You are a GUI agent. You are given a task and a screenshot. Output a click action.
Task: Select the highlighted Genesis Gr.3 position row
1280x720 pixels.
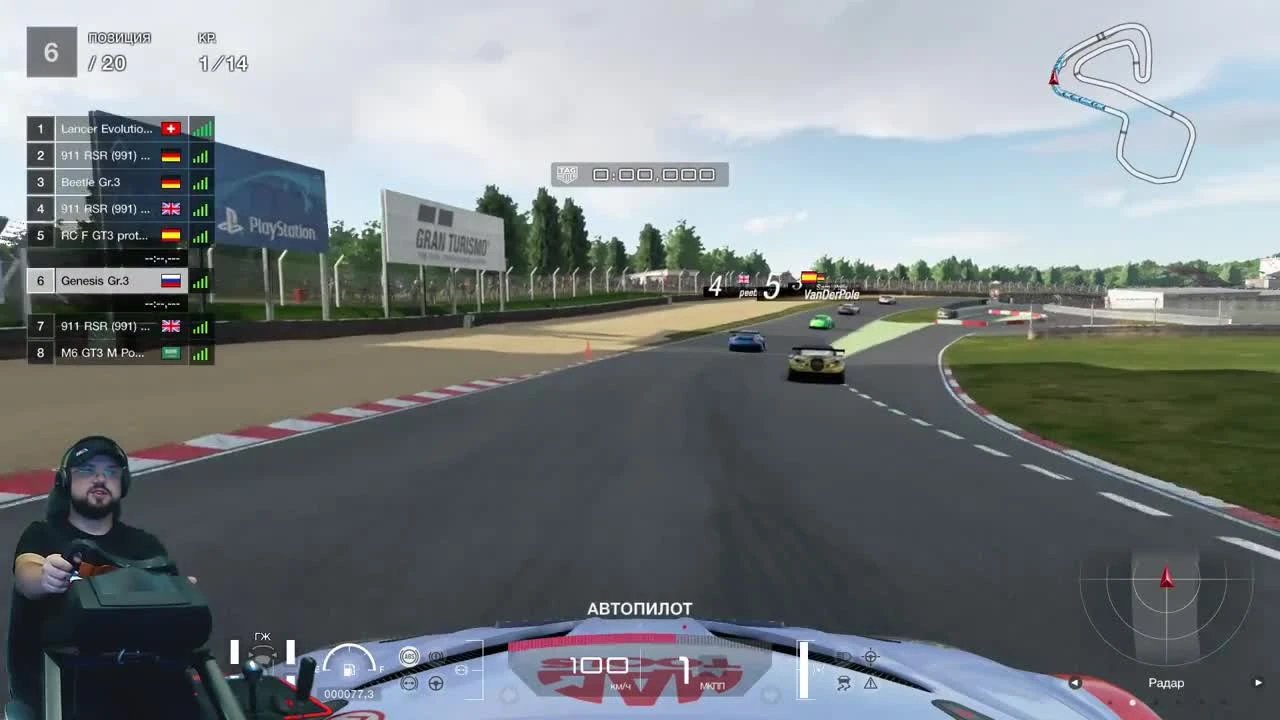[103, 280]
